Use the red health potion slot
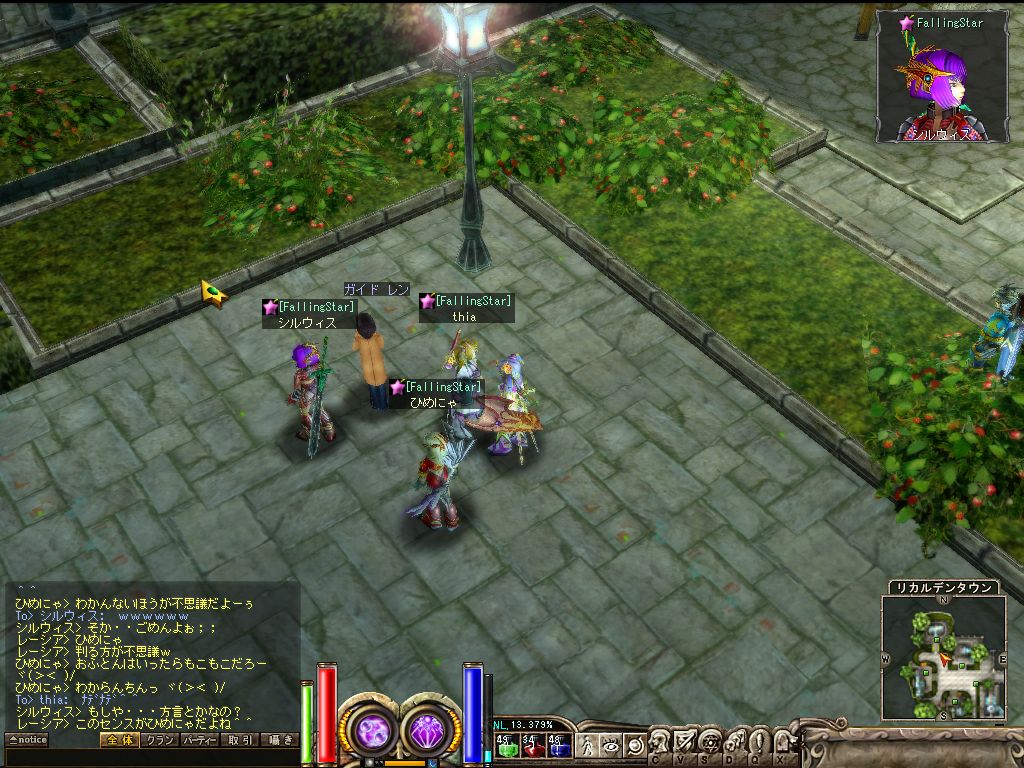The height and width of the screenshot is (768, 1024). pyautogui.click(x=531, y=745)
